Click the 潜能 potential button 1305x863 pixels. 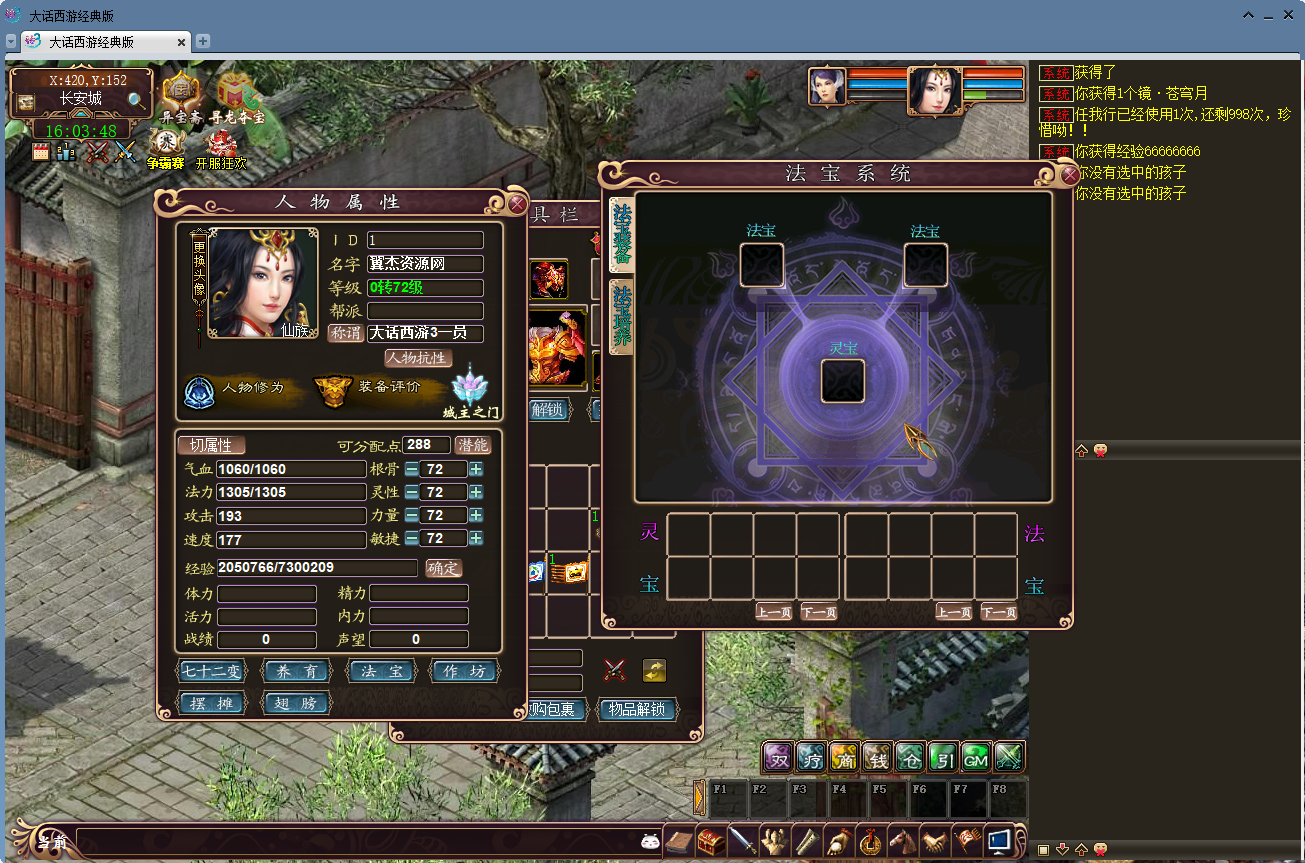pos(473,445)
